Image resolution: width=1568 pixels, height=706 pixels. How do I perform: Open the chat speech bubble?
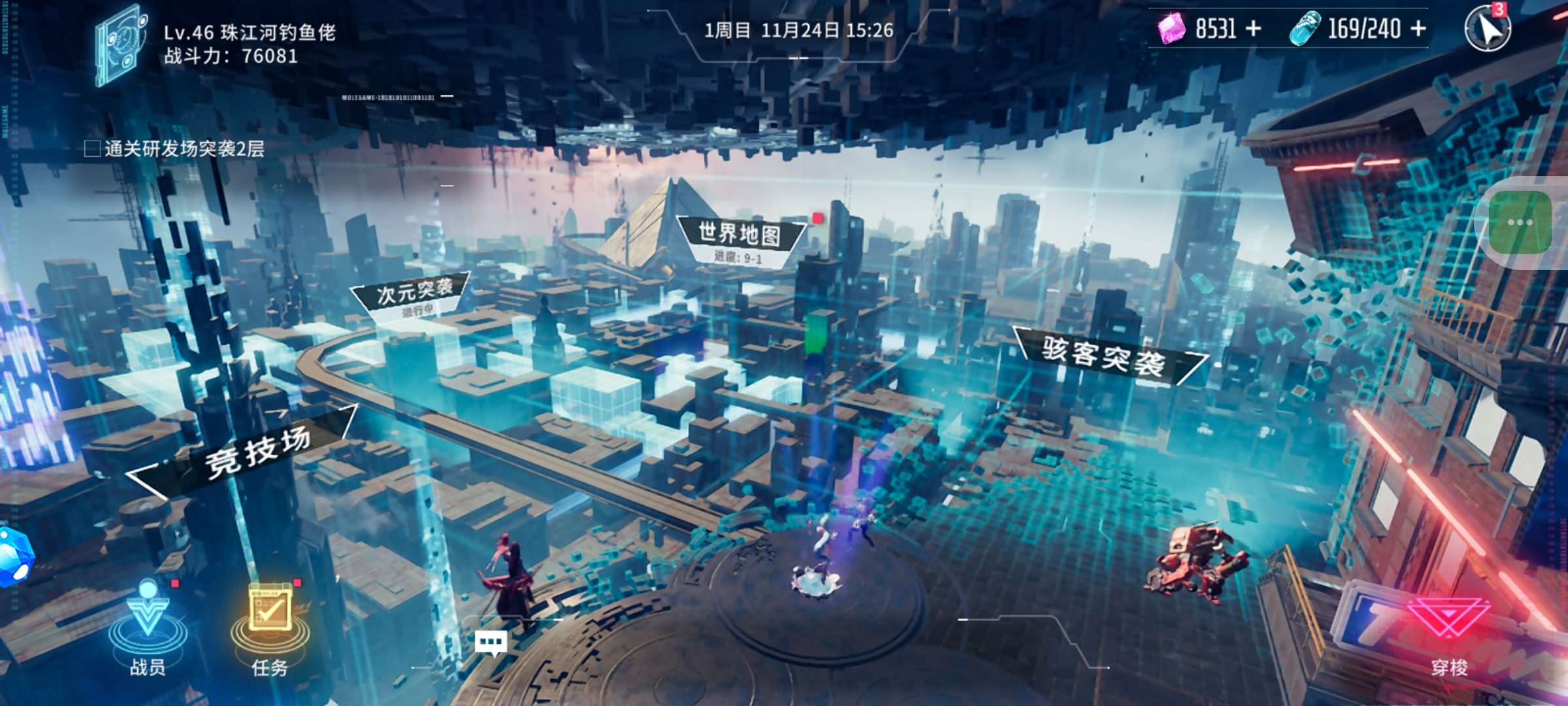coord(491,643)
